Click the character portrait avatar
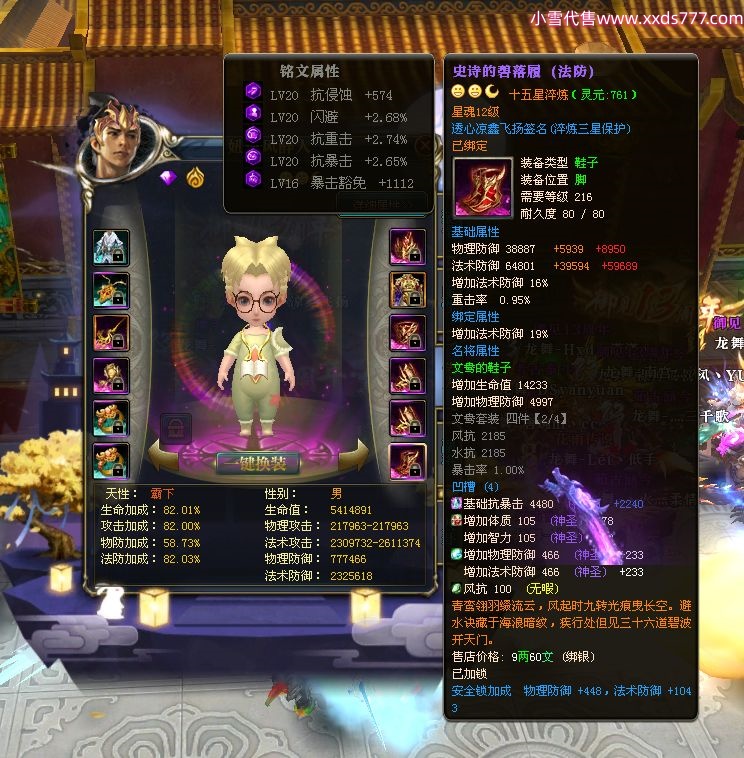Viewport: 744px width, 758px height. pos(118,146)
